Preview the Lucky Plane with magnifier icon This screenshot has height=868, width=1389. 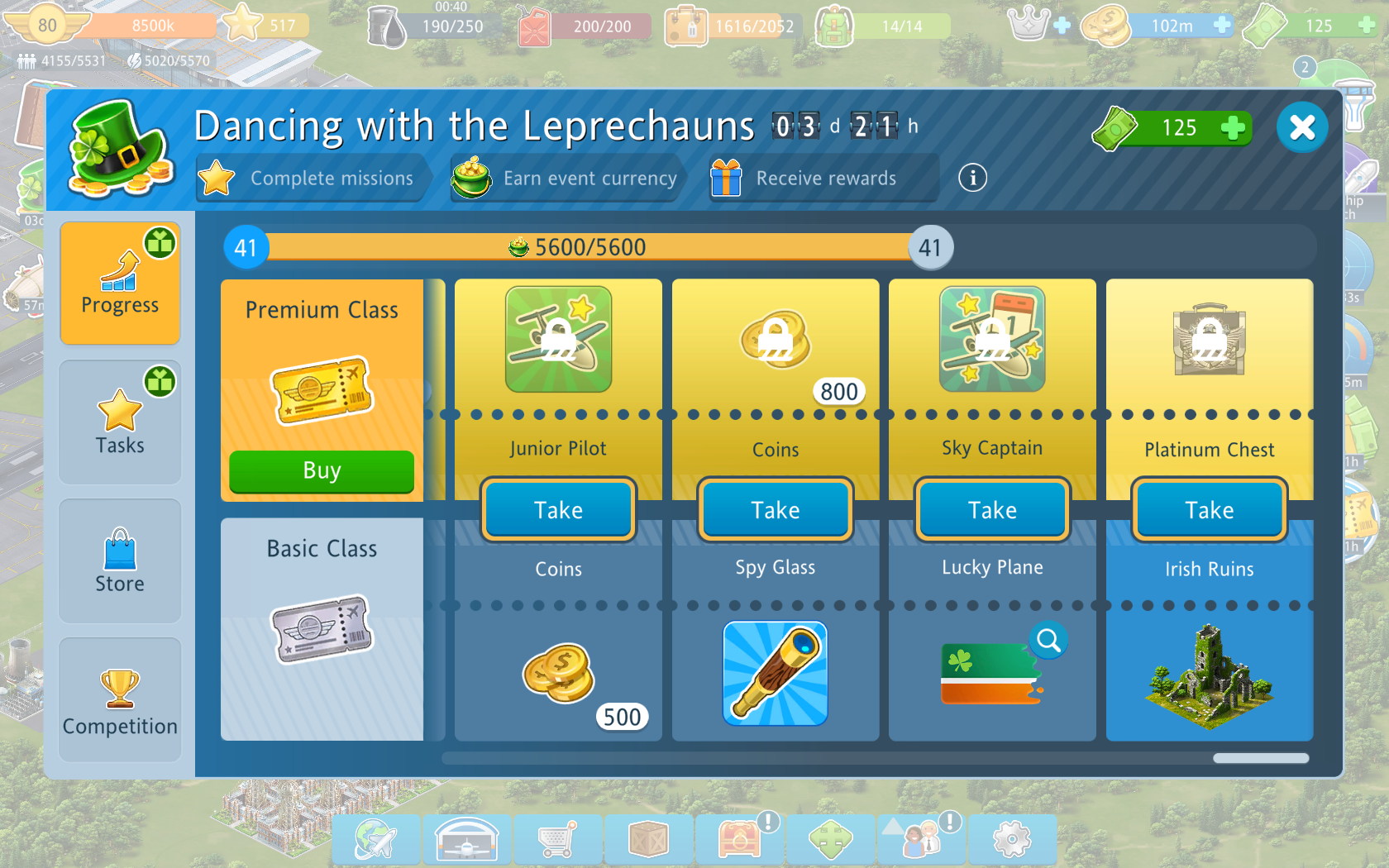tap(1048, 640)
